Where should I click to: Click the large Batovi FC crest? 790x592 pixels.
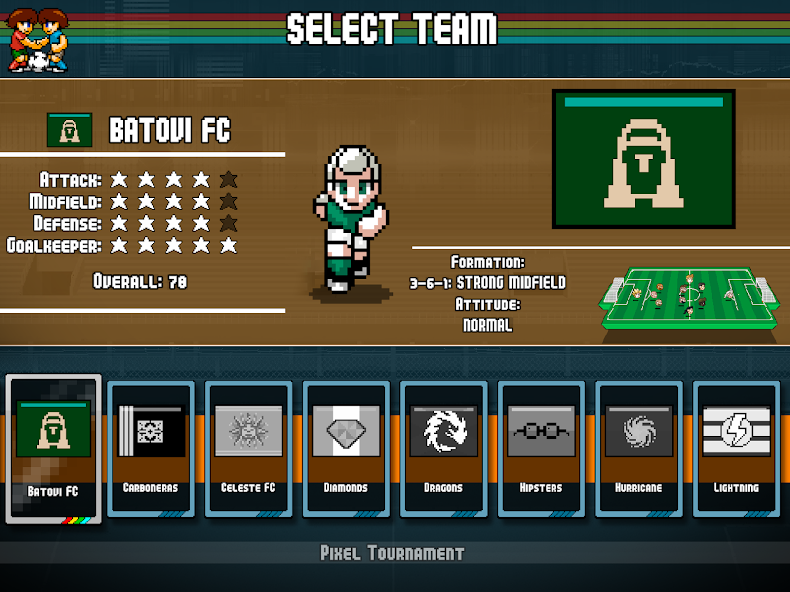(x=644, y=160)
